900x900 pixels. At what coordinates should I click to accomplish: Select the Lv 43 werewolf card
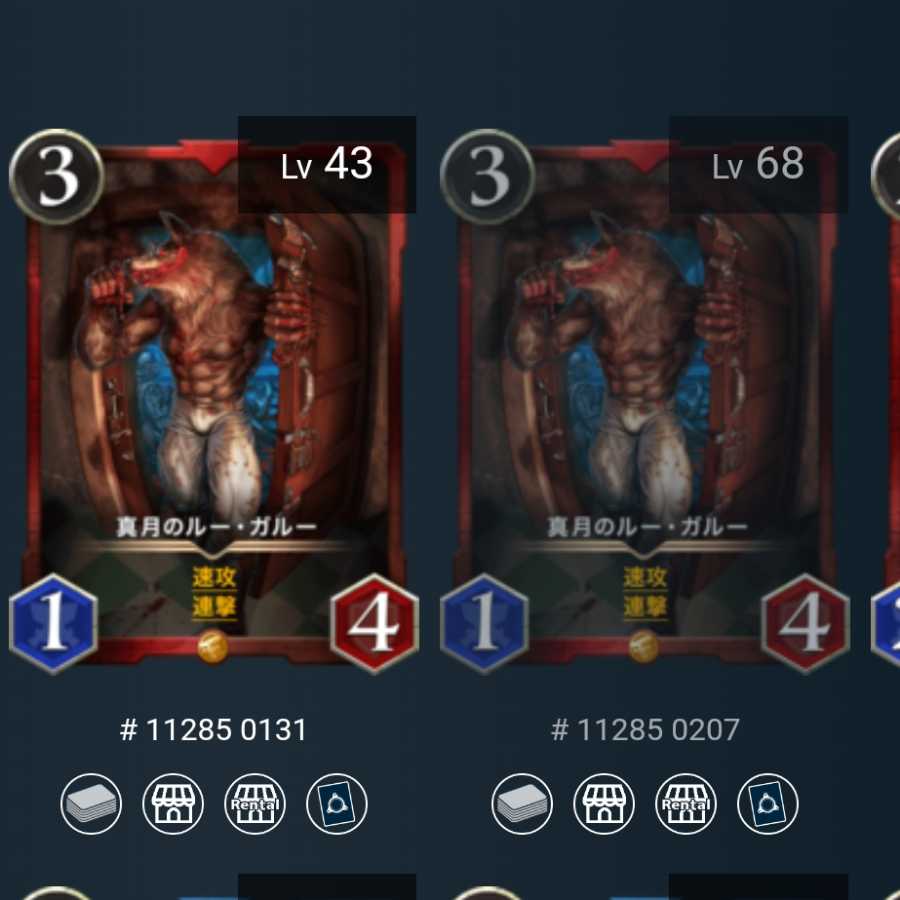click(214, 400)
